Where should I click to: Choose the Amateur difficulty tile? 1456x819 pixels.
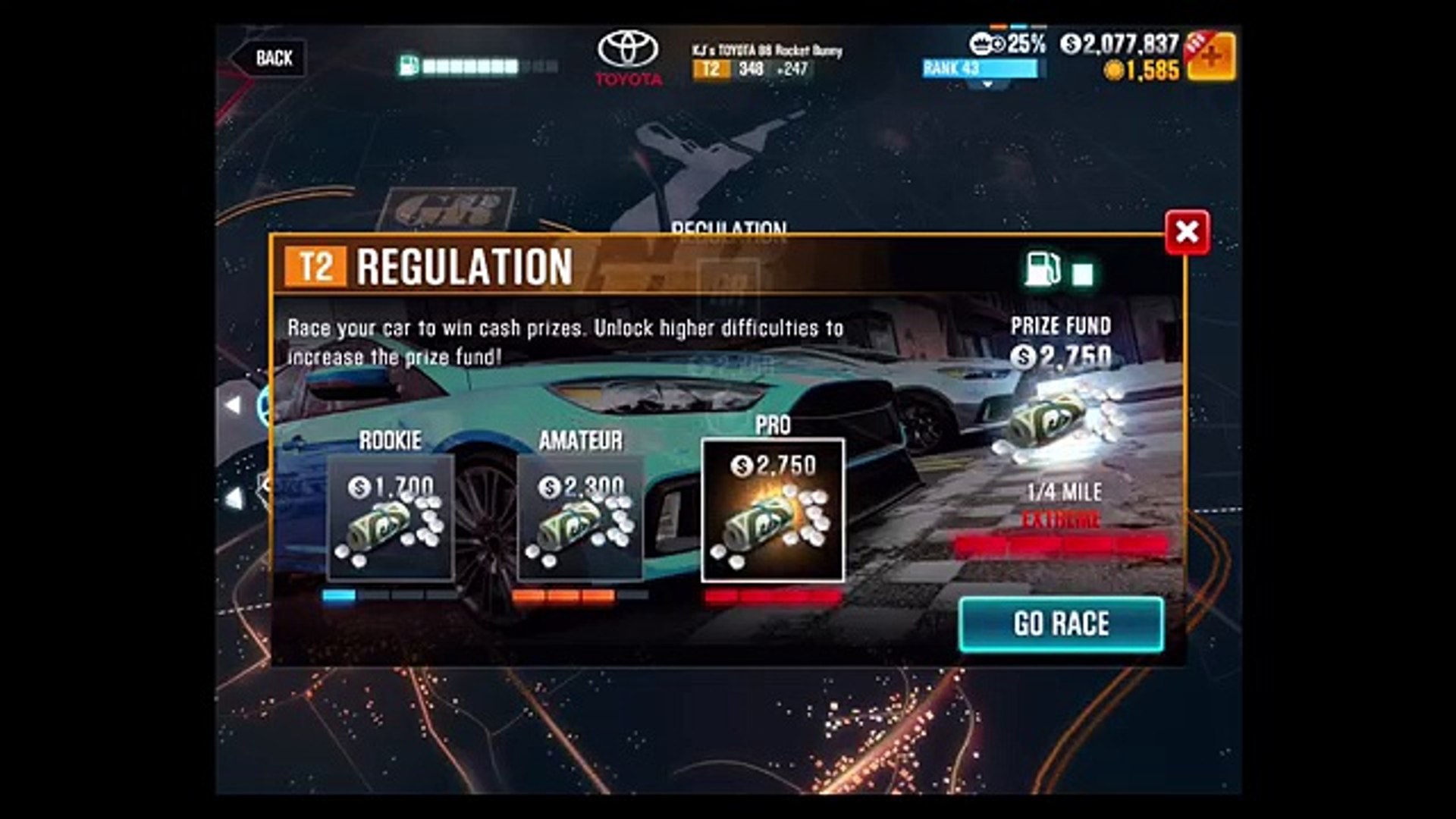pos(581,519)
